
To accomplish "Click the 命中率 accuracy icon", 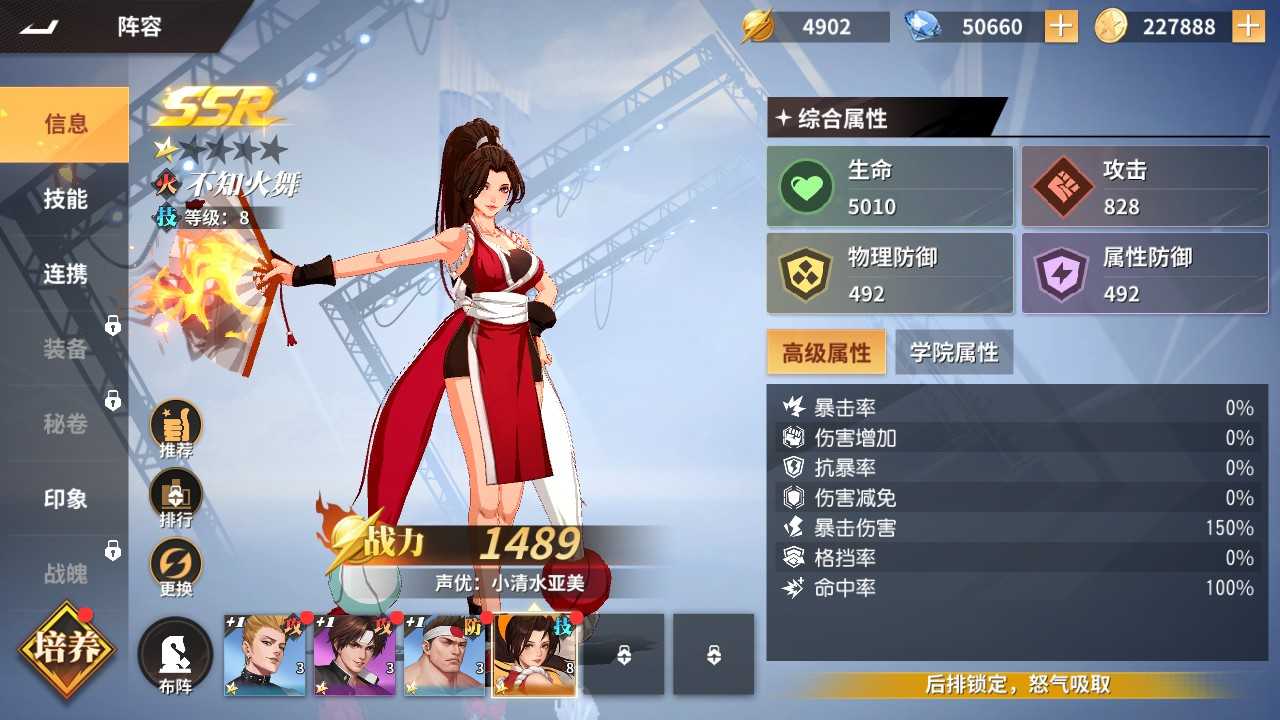I will 790,589.
